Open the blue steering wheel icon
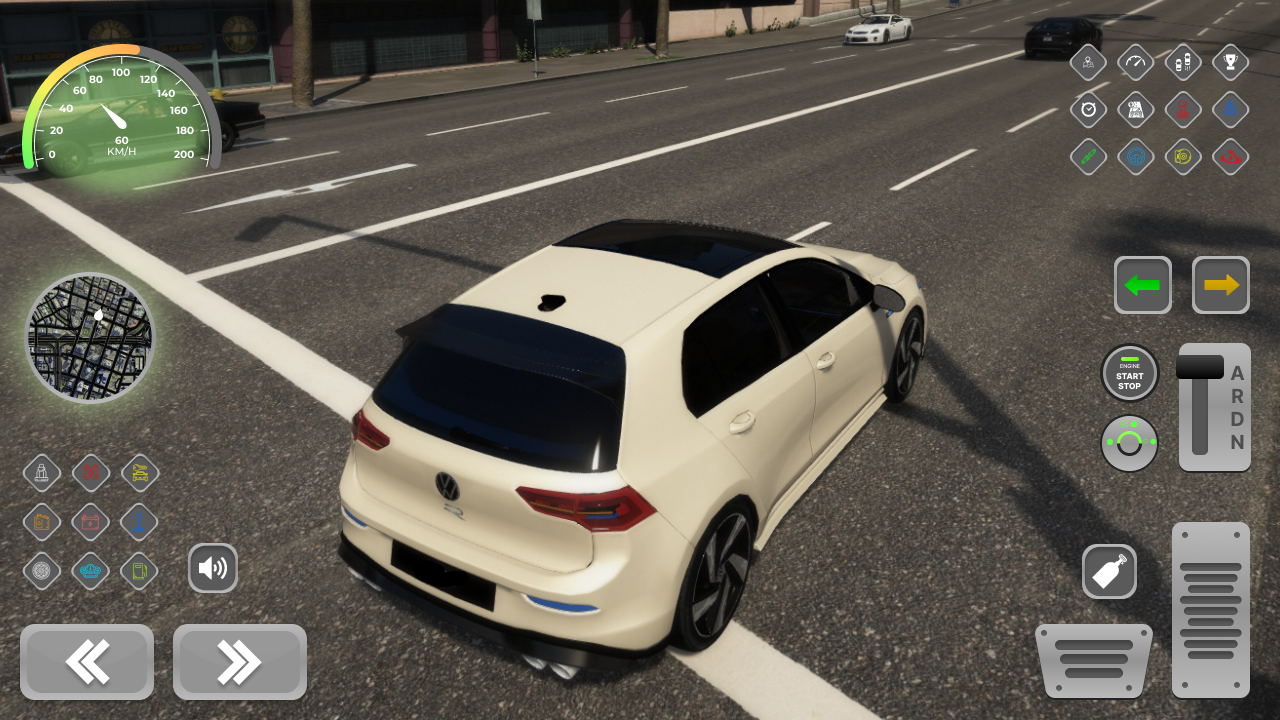This screenshot has width=1280, height=720. click(1135, 157)
